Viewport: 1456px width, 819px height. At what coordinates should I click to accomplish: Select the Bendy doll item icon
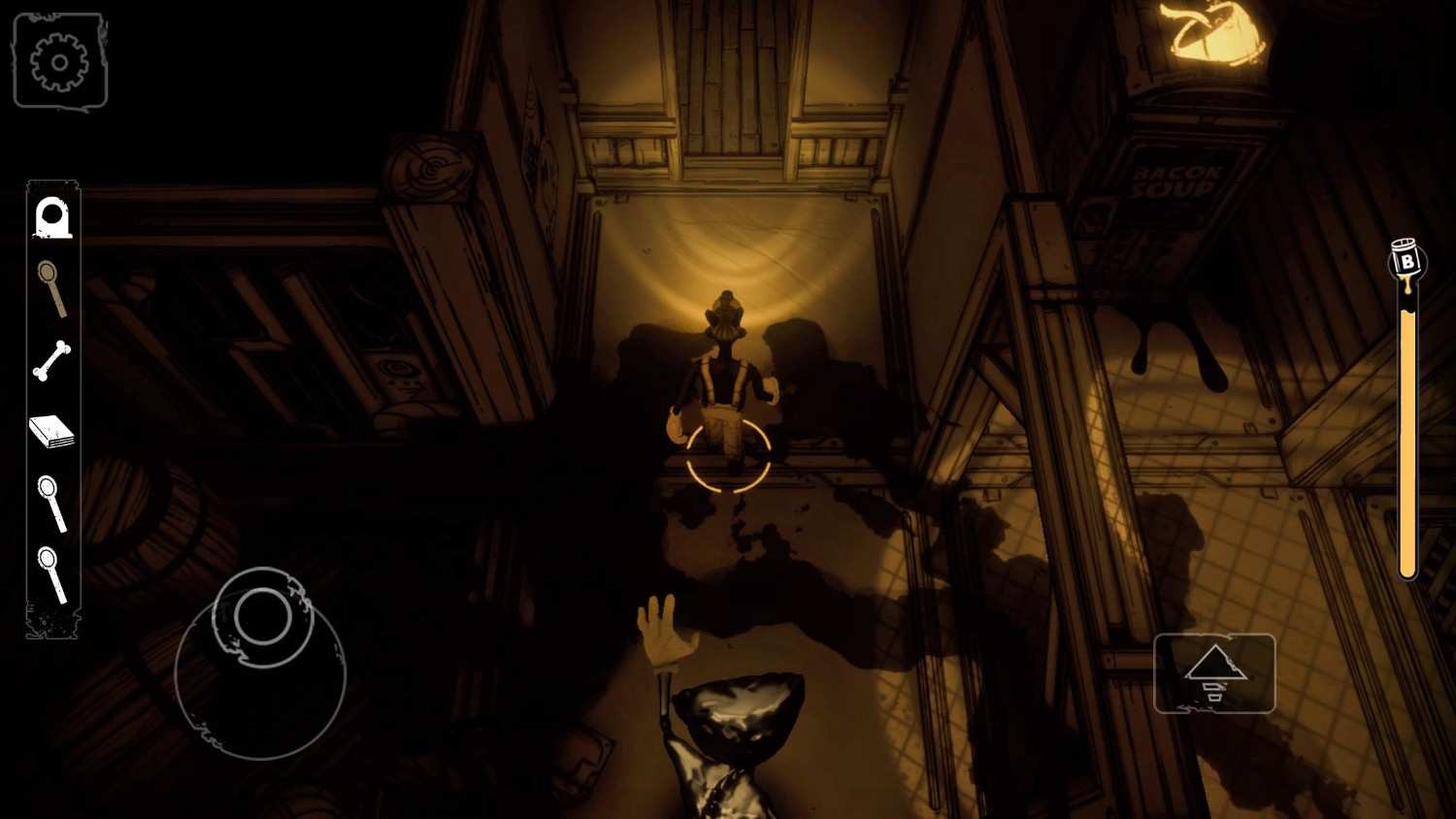point(53,217)
